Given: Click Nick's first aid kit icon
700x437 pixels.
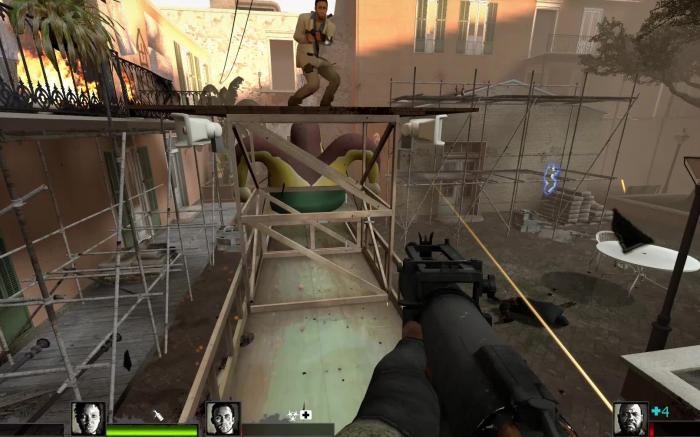Looking at the screenshot, I should coord(306,414).
